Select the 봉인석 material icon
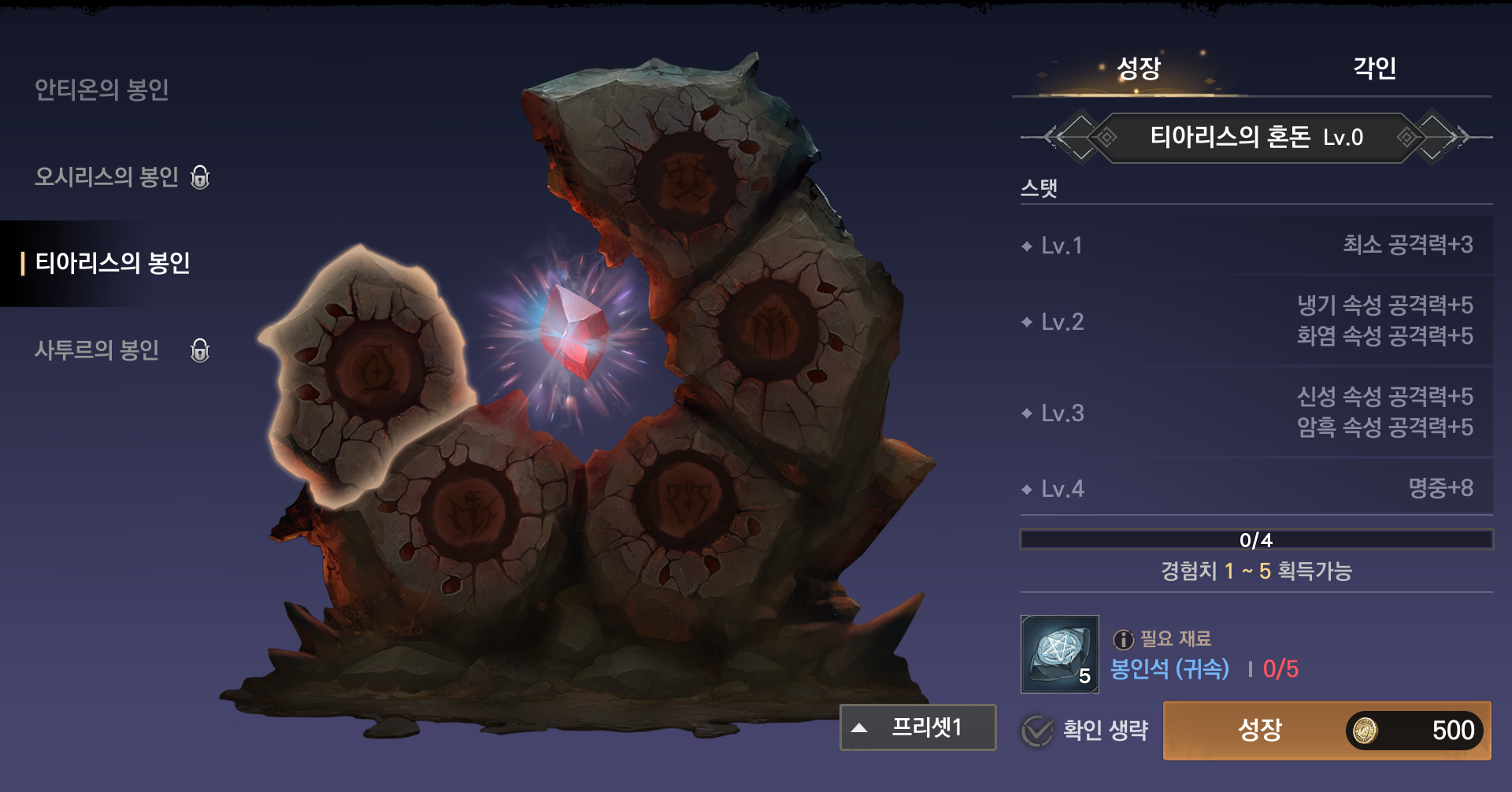Screen dimensions: 1512x792 pos(1059,653)
